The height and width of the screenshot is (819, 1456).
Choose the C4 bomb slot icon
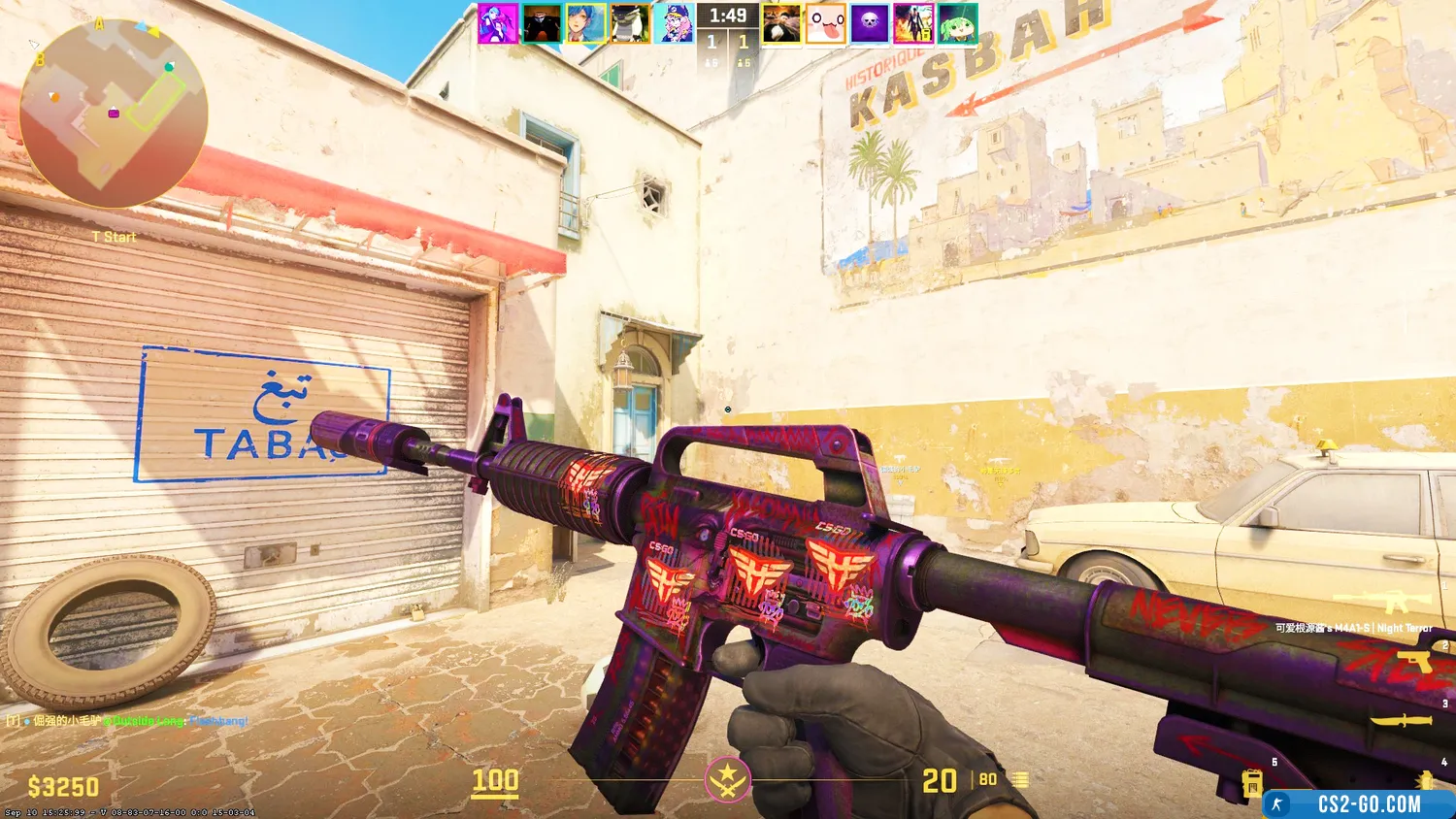1252,782
